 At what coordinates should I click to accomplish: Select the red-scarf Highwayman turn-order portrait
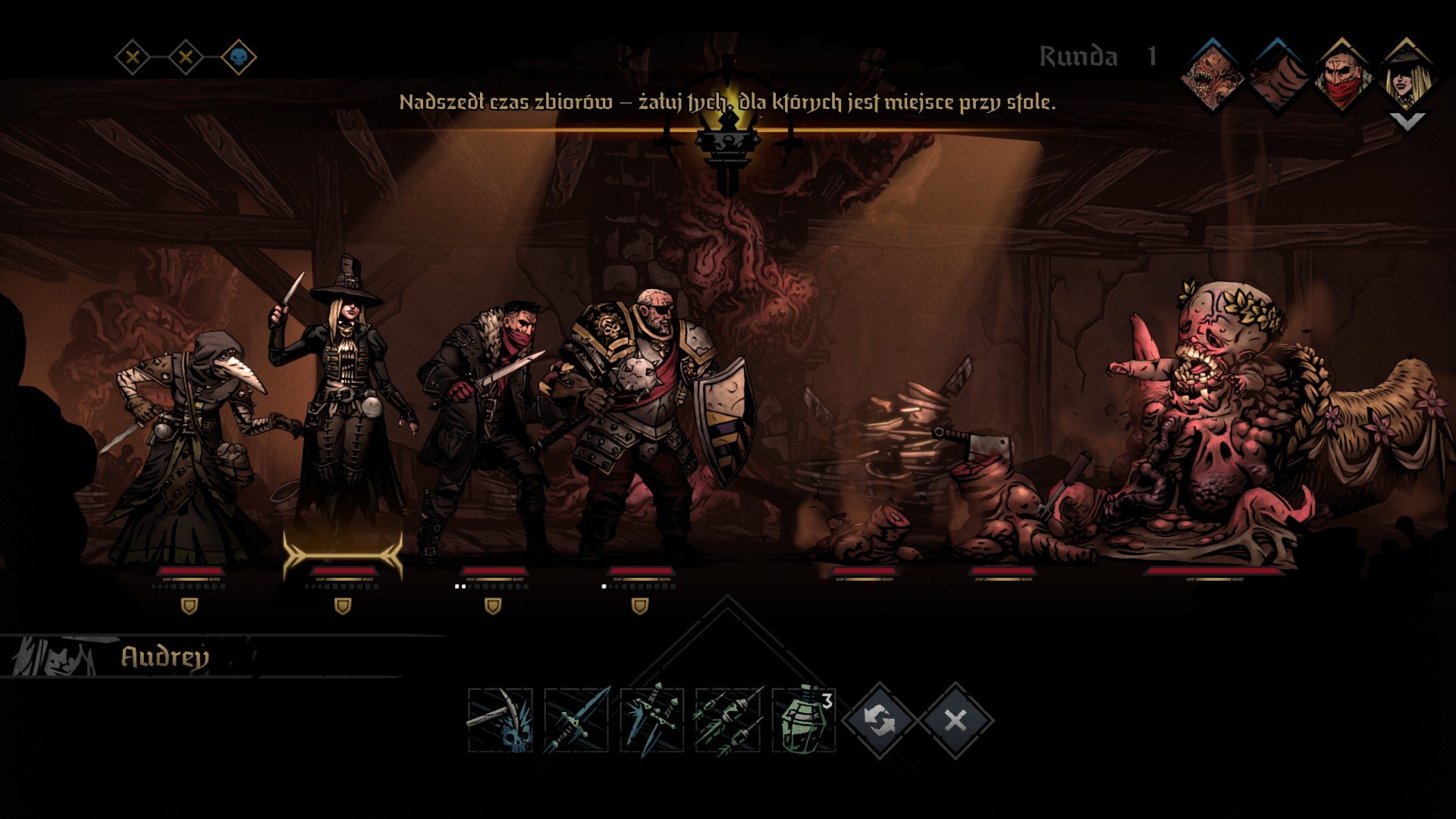coord(1342,77)
